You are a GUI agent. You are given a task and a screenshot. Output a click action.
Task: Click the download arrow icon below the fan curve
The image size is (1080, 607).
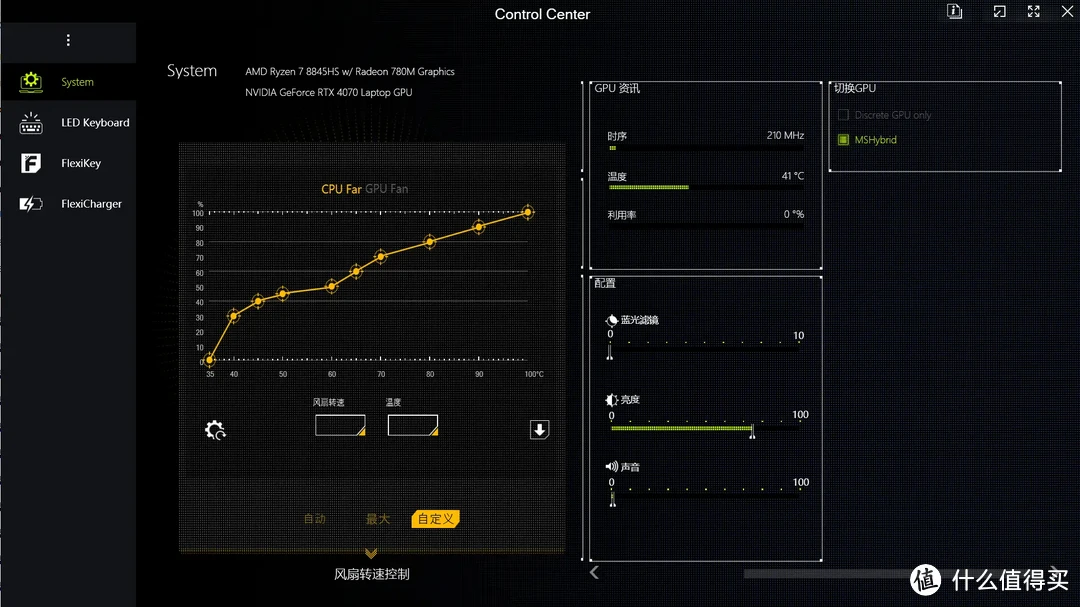click(x=540, y=430)
